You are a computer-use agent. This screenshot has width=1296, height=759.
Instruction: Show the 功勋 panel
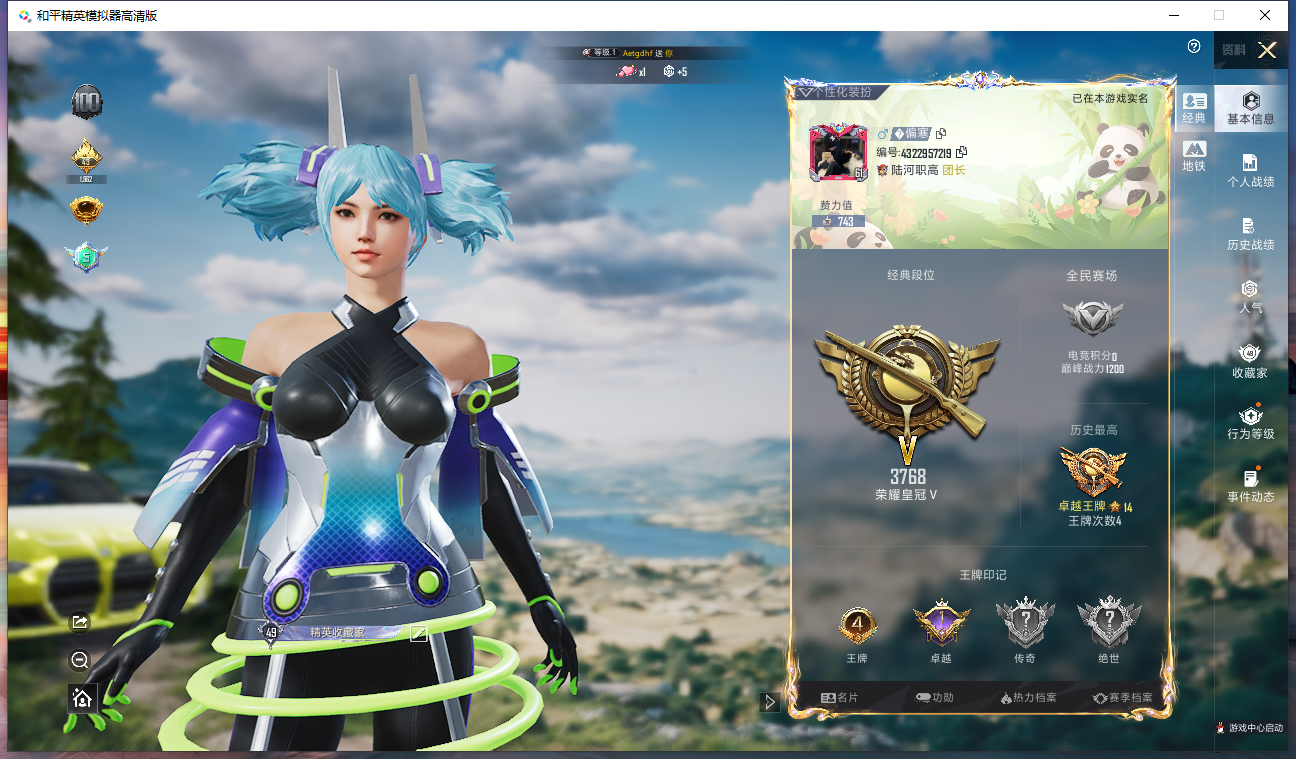pyautogui.click(x=934, y=698)
